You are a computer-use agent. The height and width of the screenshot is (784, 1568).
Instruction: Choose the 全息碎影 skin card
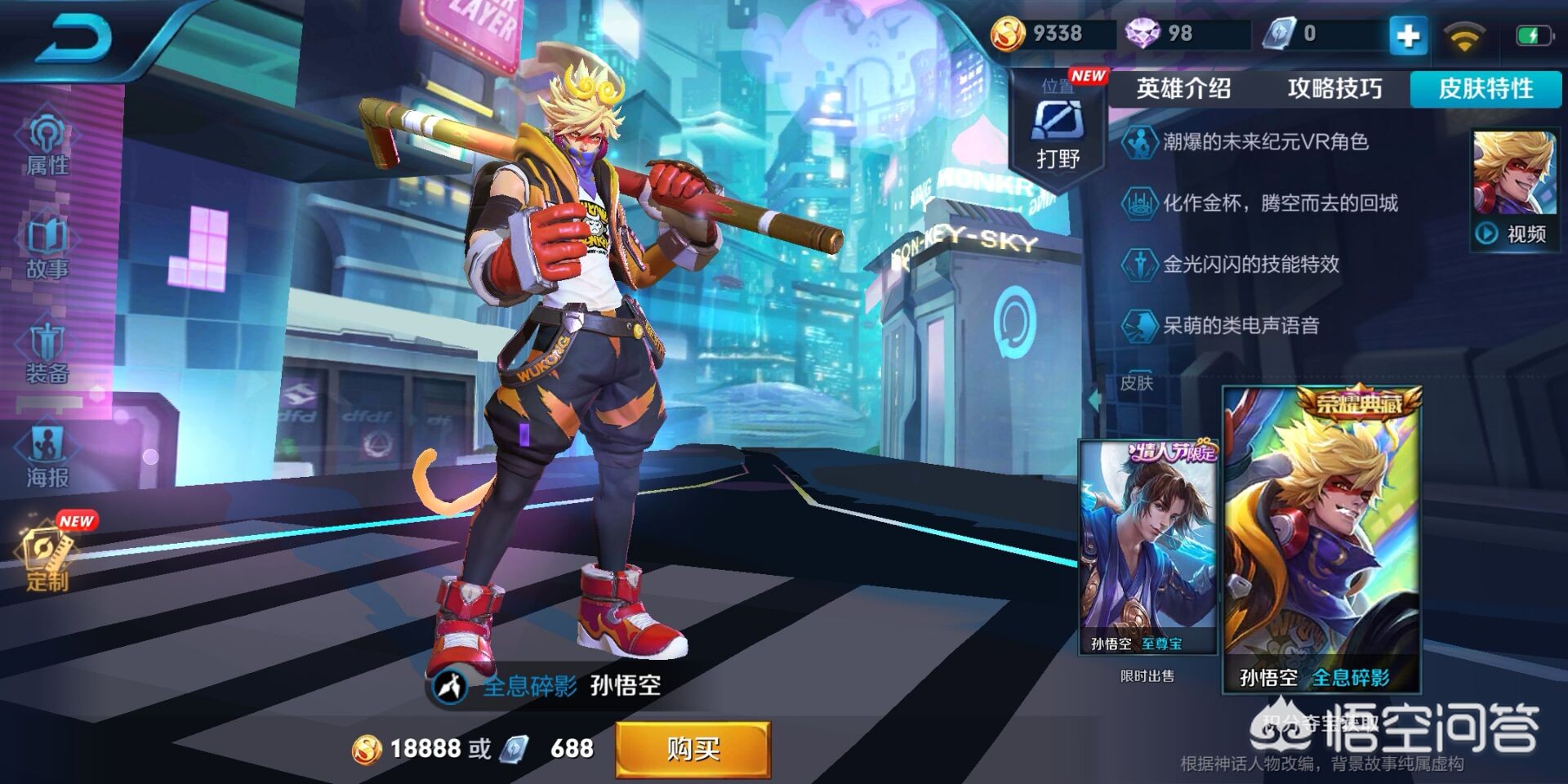1321,539
